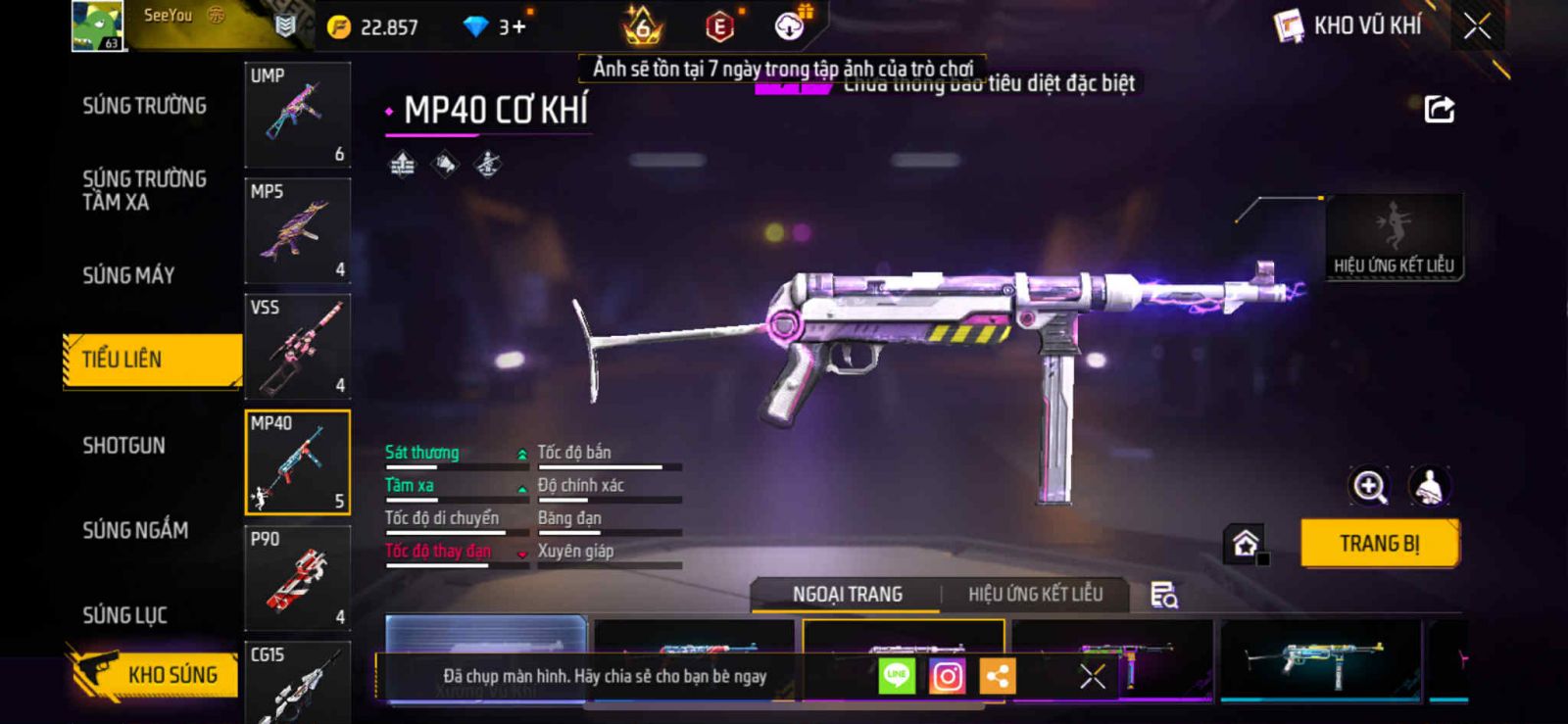Click the Trang Bị equip button
This screenshot has width=1568, height=724.
[x=1379, y=544]
